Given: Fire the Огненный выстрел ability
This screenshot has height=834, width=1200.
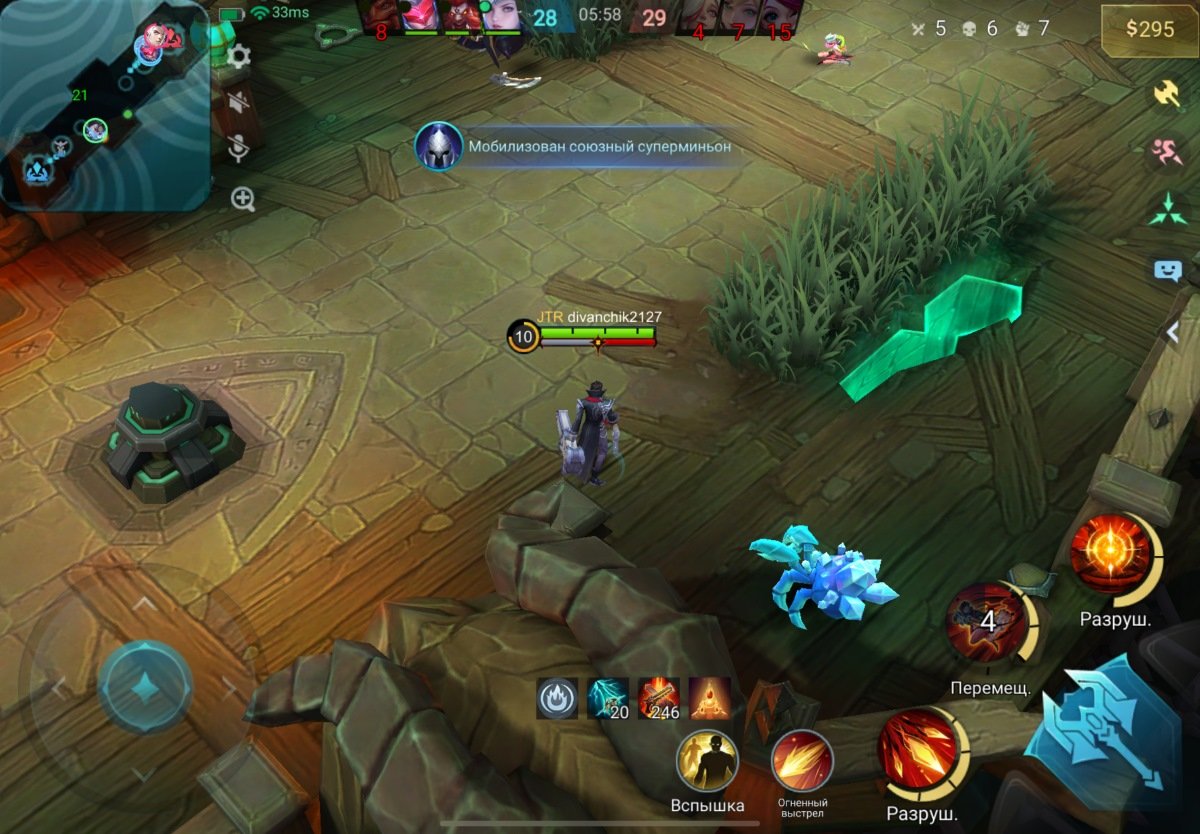Looking at the screenshot, I should [802, 762].
